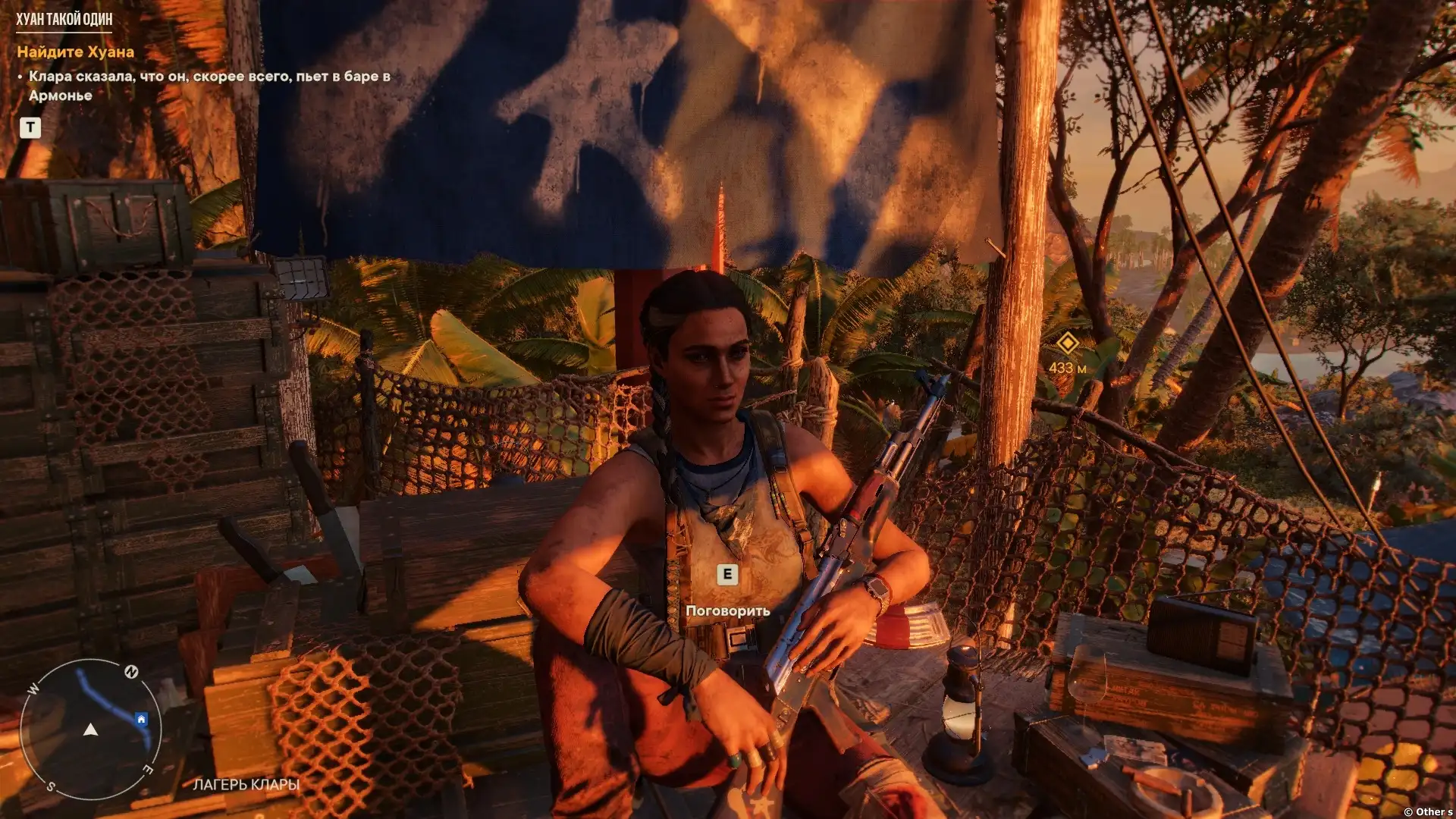
Task: Open the circular minimap
Action: point(90,730)
